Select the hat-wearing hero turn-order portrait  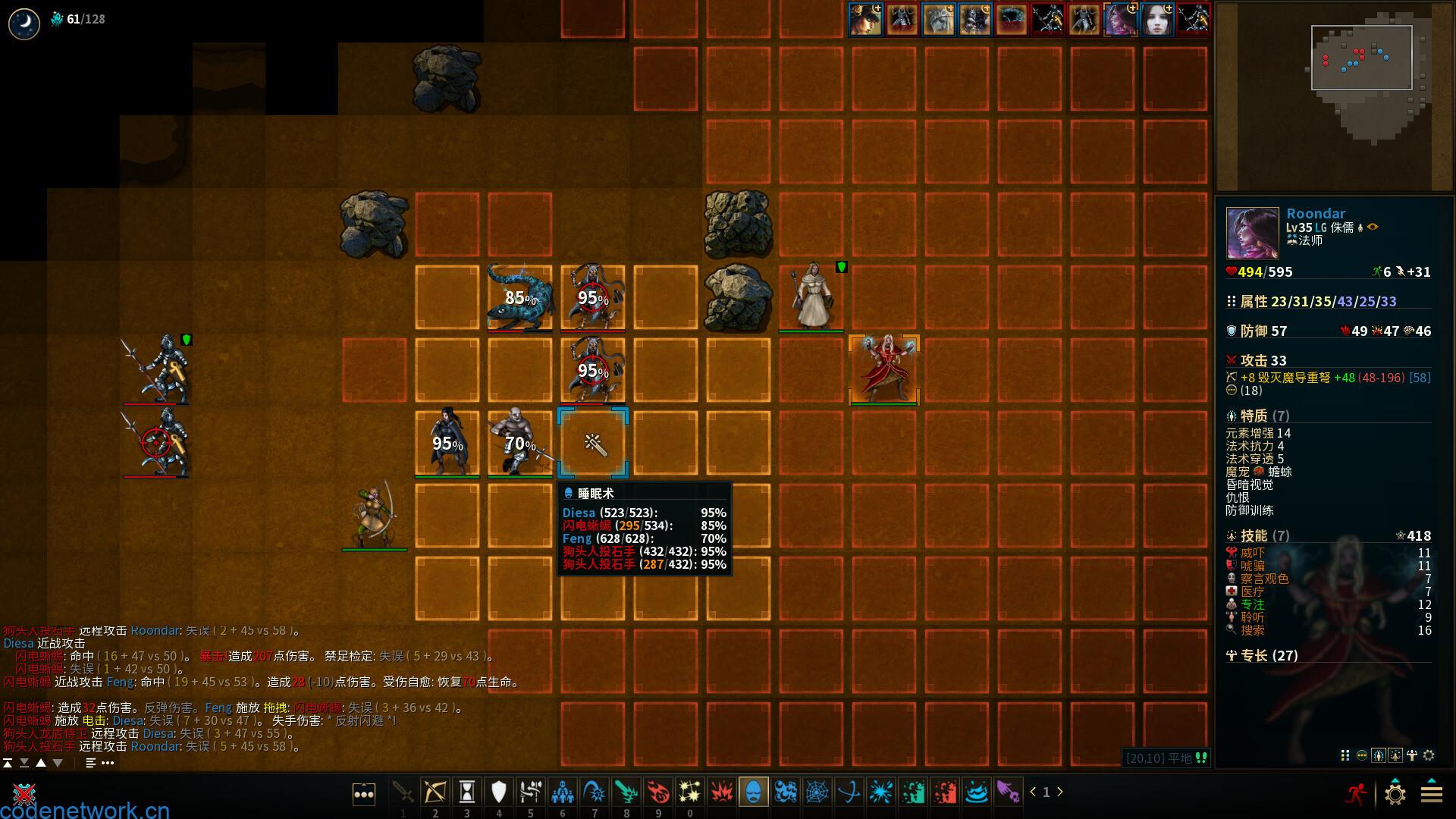(866, 20)
